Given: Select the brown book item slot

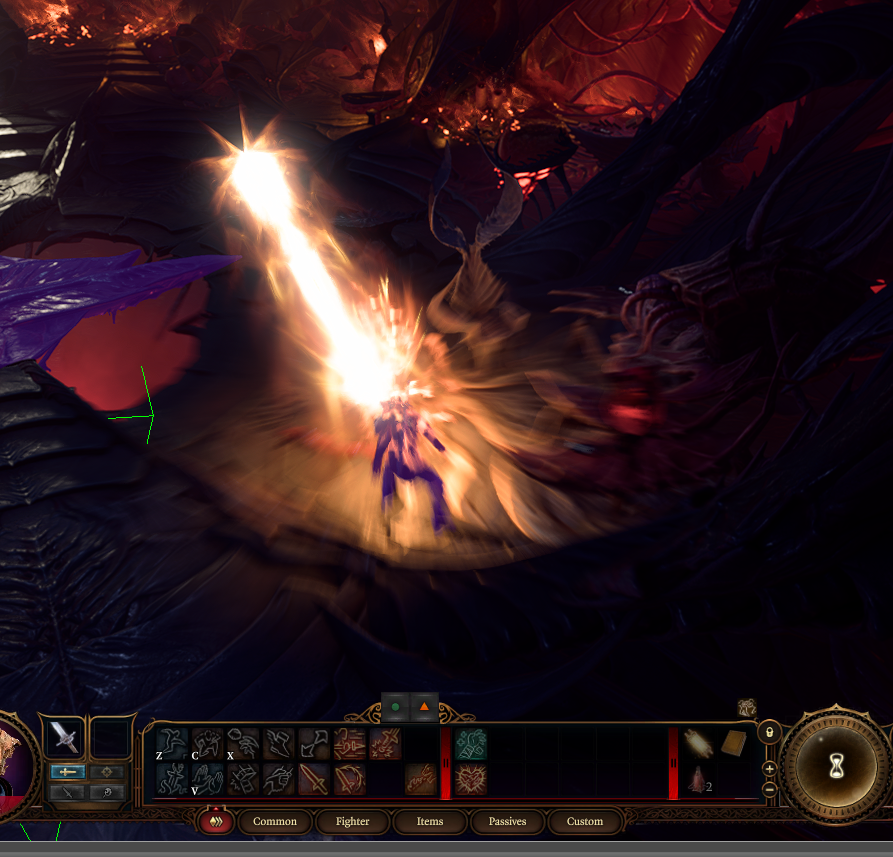Looking at the screenshot, I should click(x=733, y=743).
